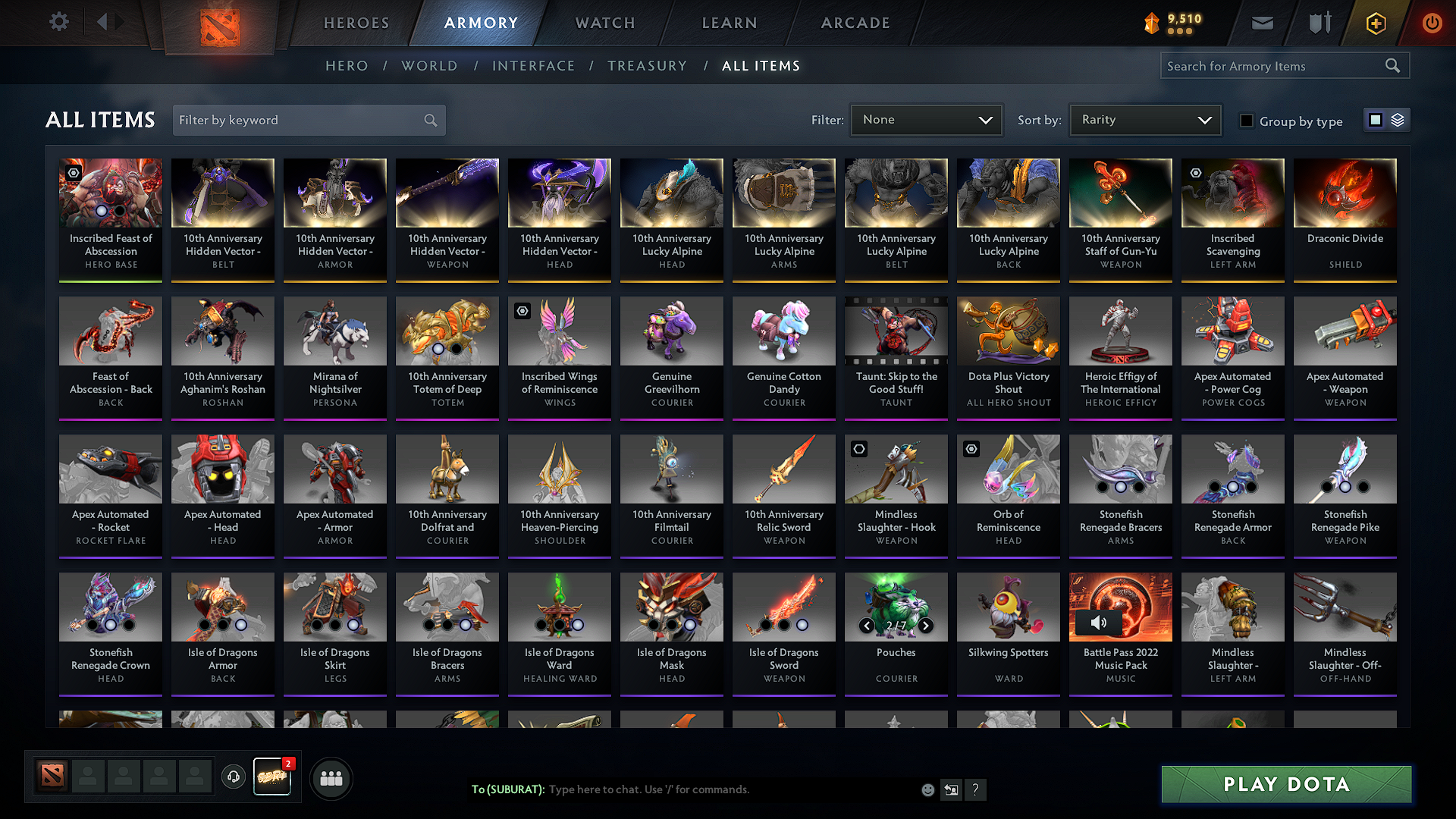Viewport: 1456px width, 819px height.
Task: Click the voice chat headset icon
Action: tap(233, 777)
